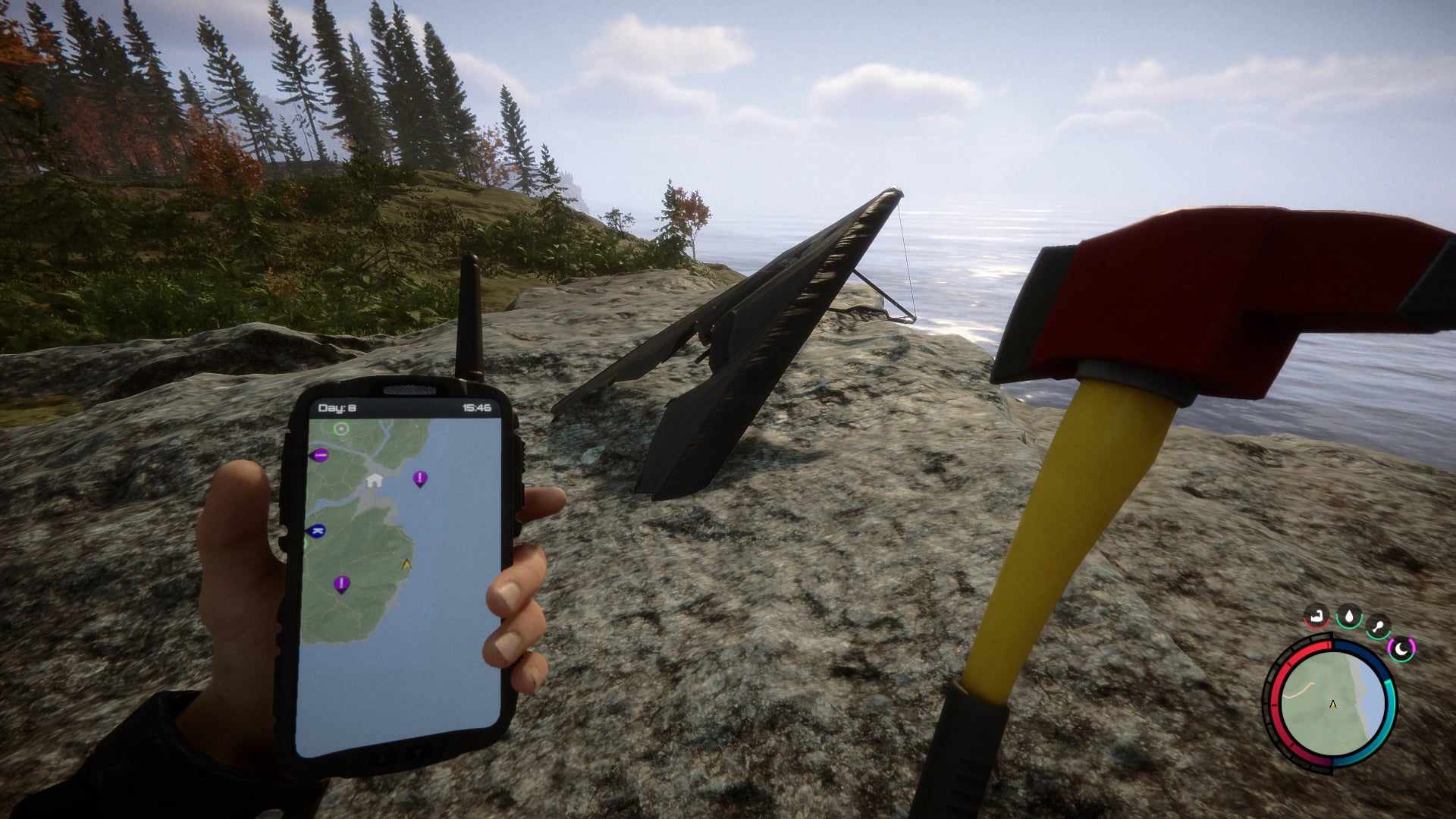Viewport: 1456px width, 819px height.
Task: Select the yellow player arrow on the GPS map
Action: (x=406, y=564)
